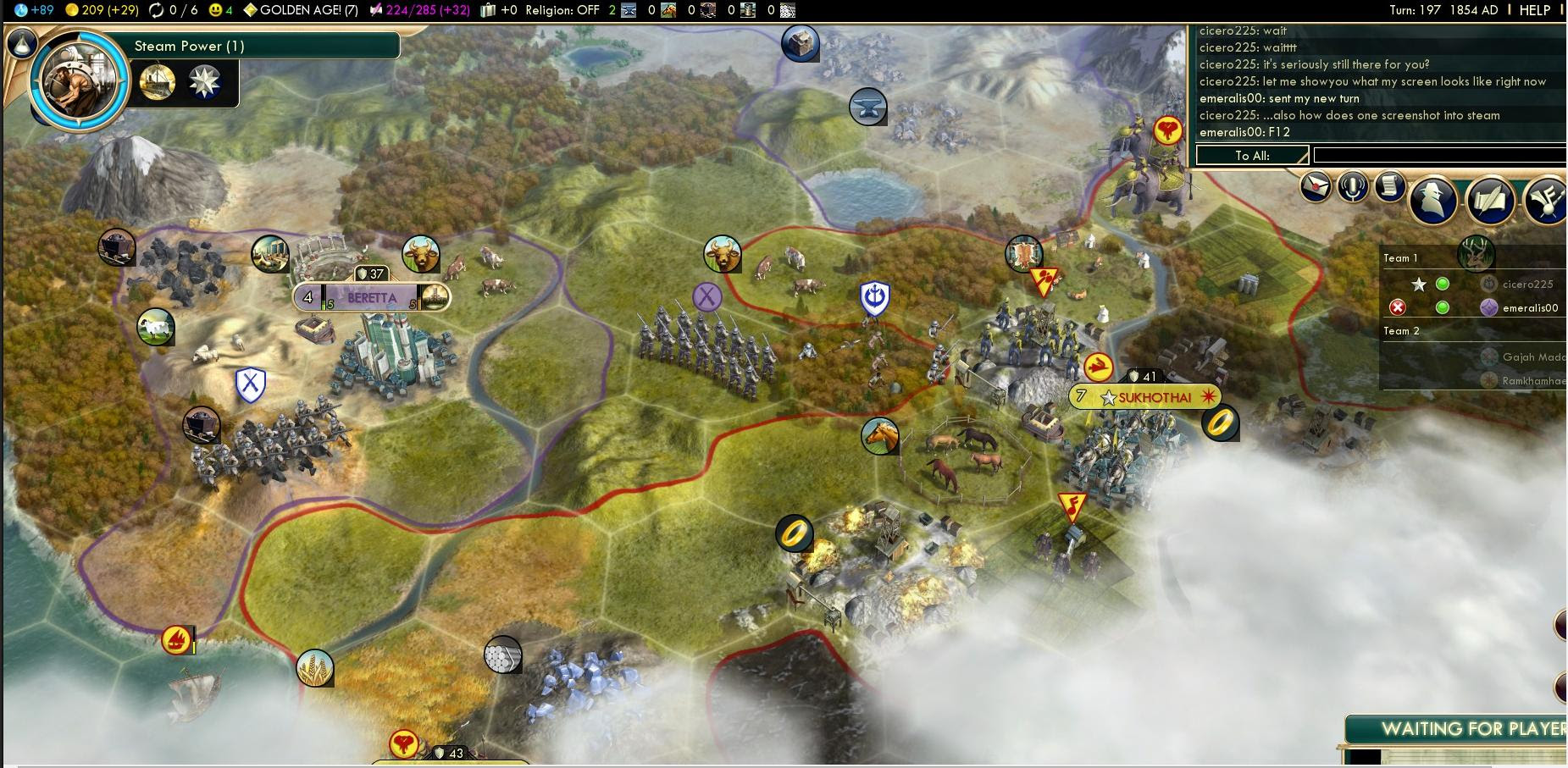
Task: Toggle the voice chat microphone
Action: coord(1351,188)
